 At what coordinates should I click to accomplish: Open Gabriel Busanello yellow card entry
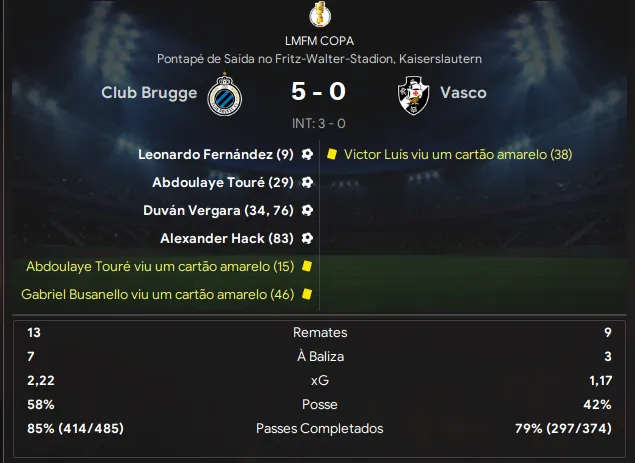pos(157,295)
